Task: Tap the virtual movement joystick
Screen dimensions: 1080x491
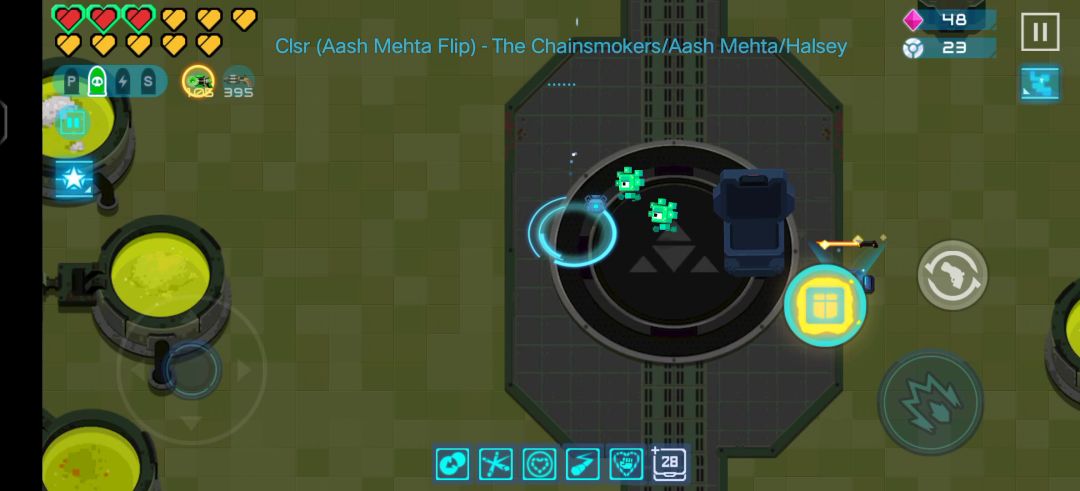Action: 190,370
